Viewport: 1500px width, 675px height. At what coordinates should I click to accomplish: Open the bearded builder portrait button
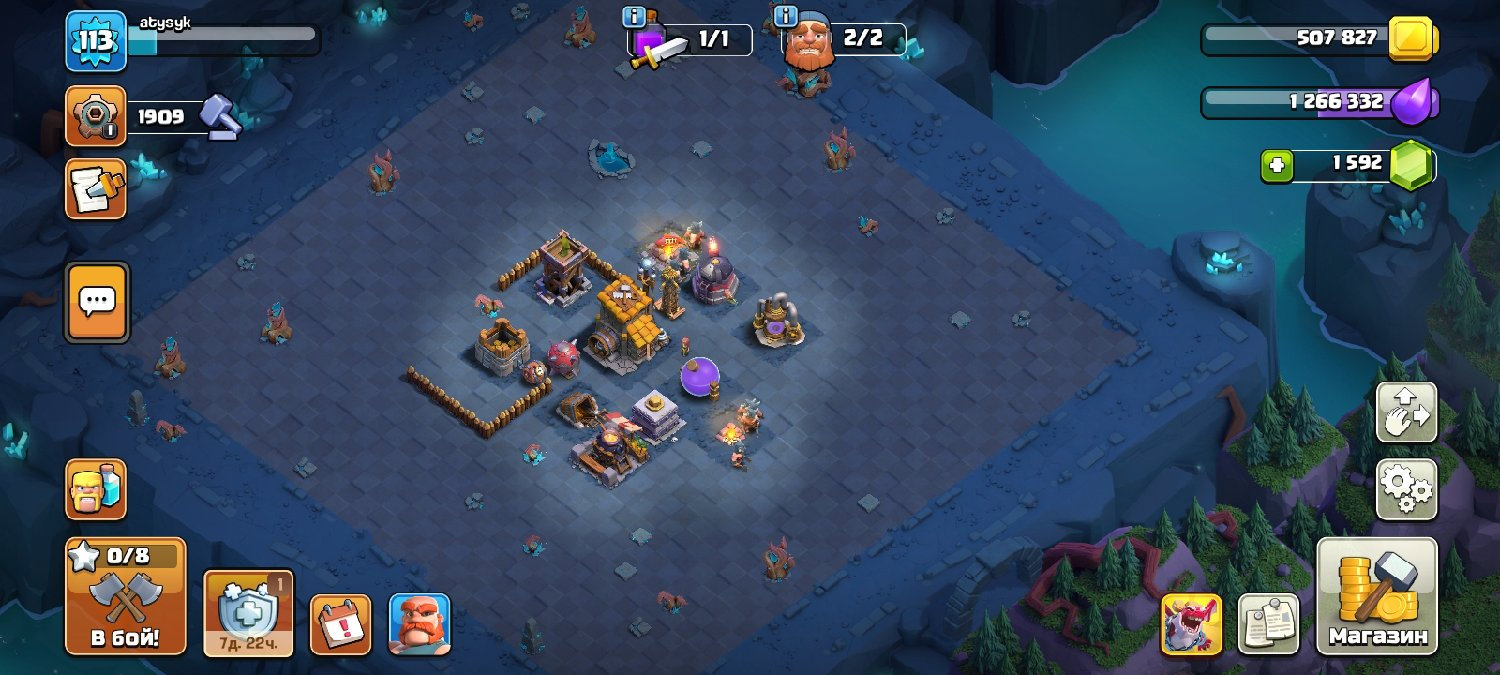click(x=419, y=624)
